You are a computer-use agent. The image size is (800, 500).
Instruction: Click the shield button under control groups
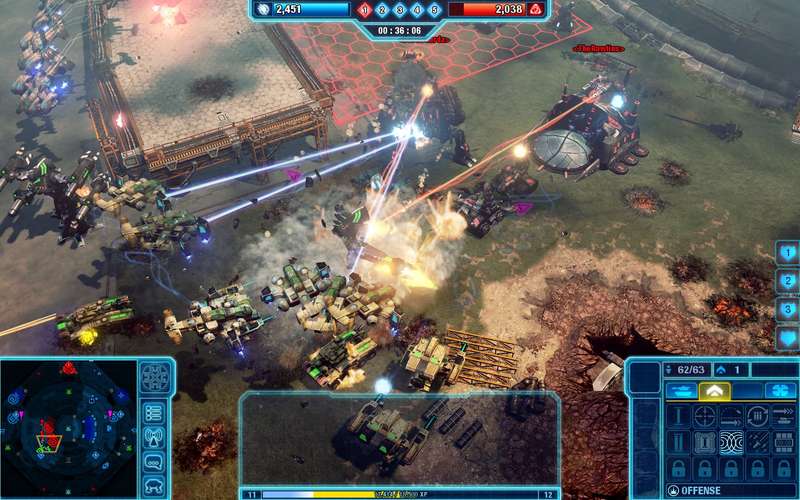[x=787, y=339]
